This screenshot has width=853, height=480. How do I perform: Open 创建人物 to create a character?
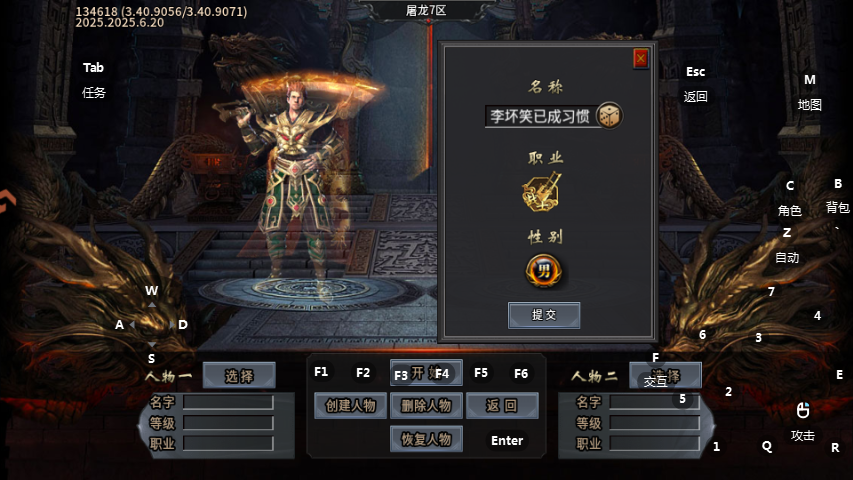(x=350, y=405)
